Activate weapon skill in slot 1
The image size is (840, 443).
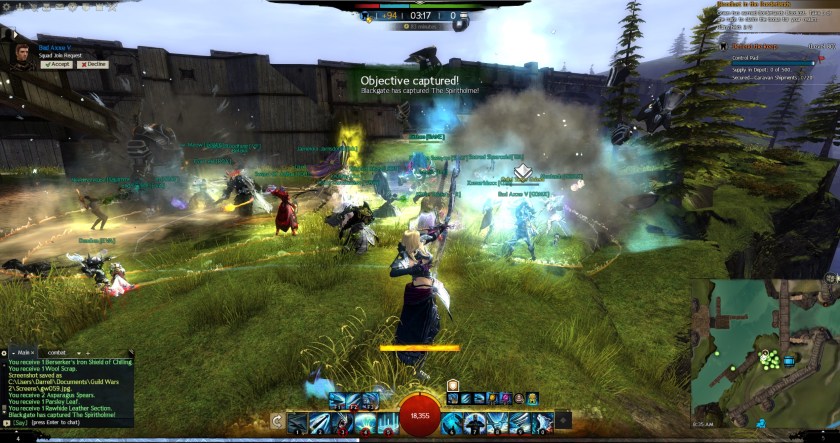(x=297, y=423)
